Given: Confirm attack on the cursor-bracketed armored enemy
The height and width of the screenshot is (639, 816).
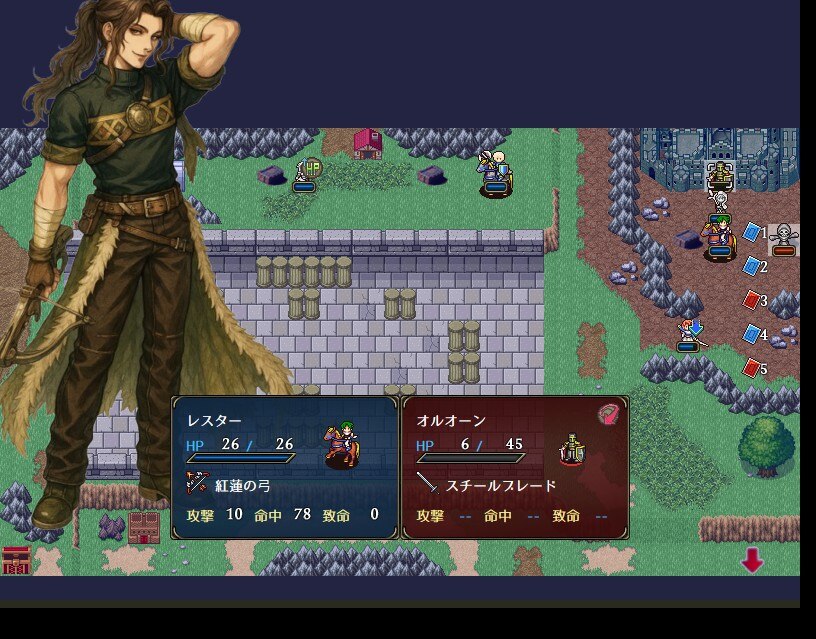Looking at the screenshot, I should 720,176.
